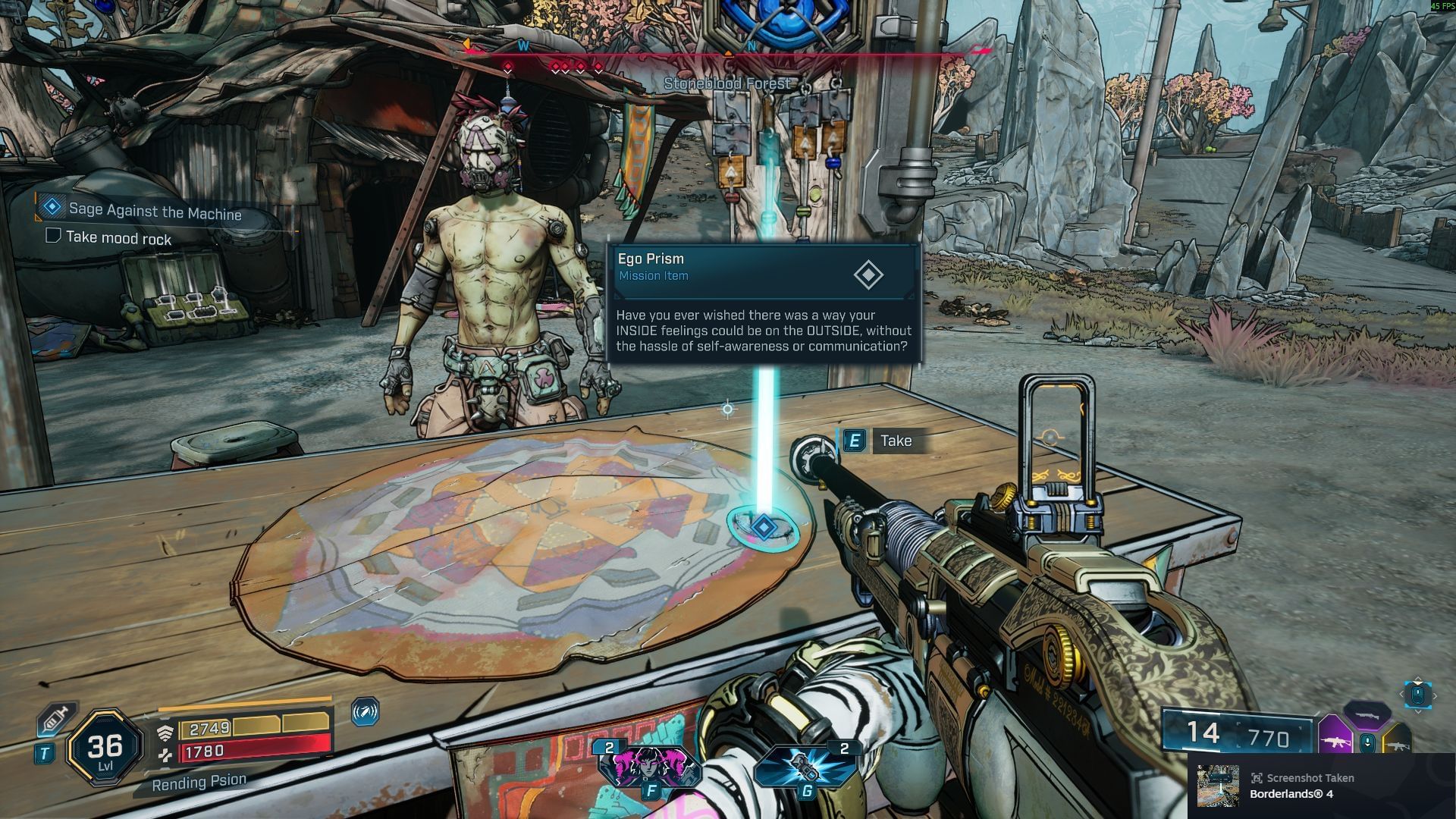The height and width of the screenshot is (819, 1456).
Task: Open the Steam screenshot thumbnail
Action: pyautogui.click(x=1217, y=786)
